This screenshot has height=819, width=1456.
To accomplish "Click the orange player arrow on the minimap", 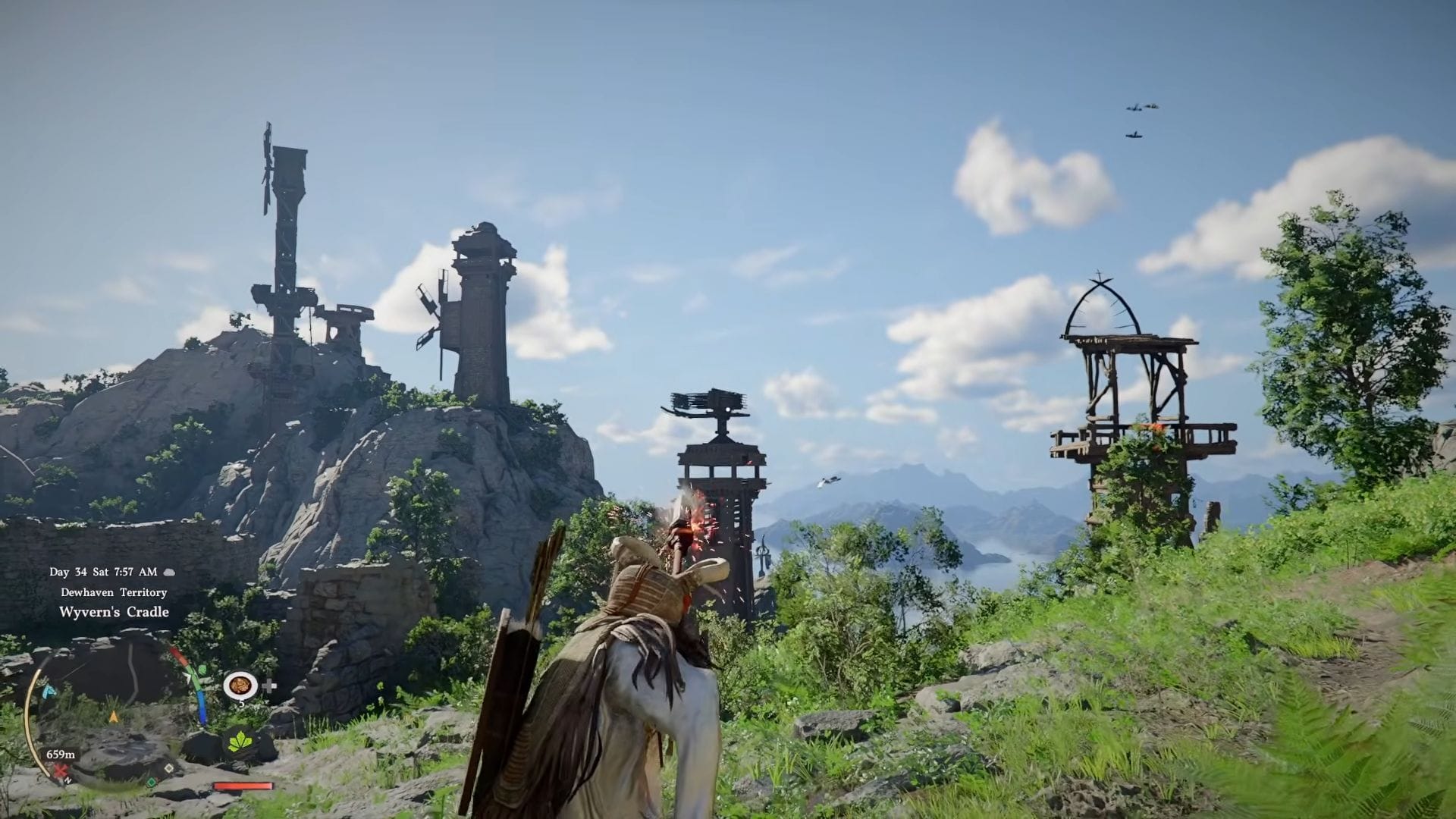I will (x=114, y=717).
